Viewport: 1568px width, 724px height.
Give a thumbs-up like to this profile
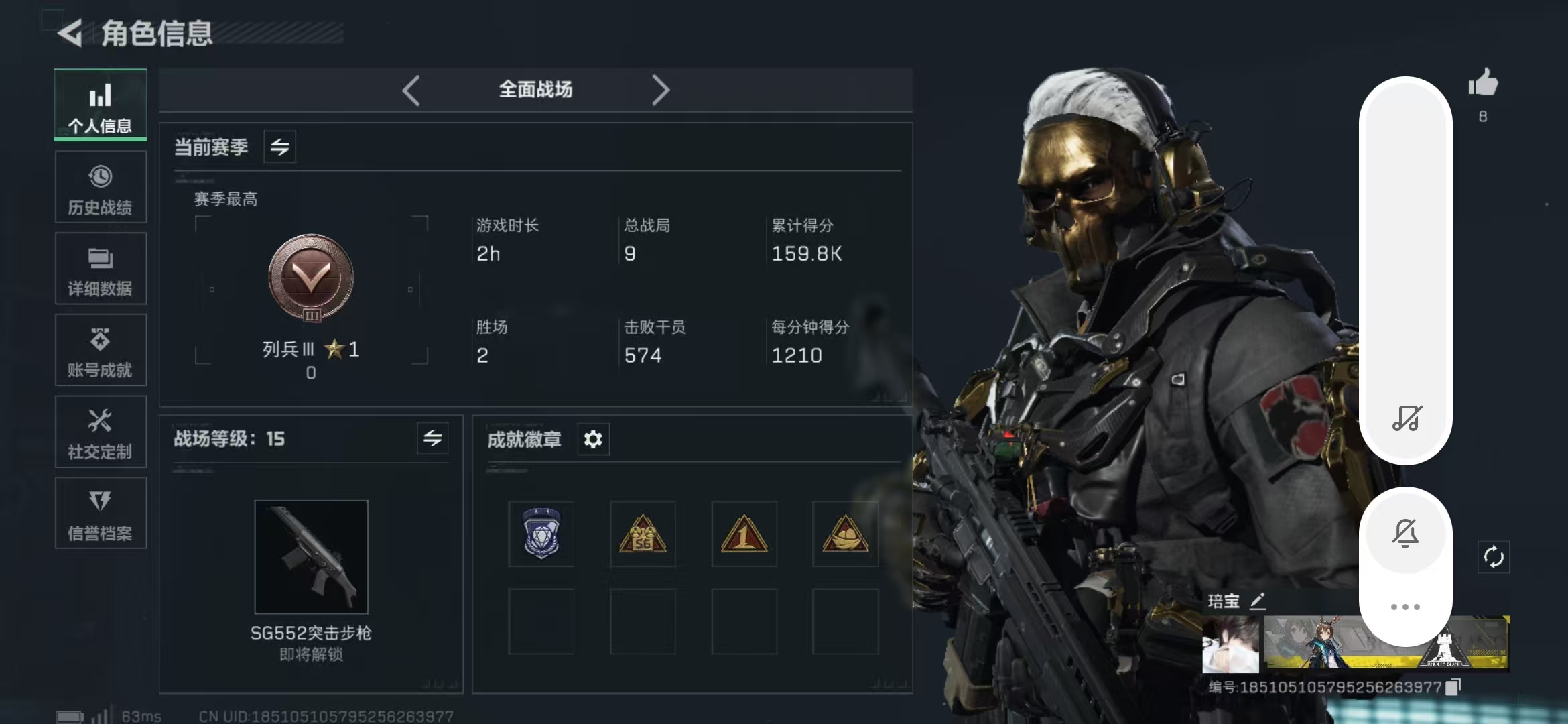point(1483,84)
